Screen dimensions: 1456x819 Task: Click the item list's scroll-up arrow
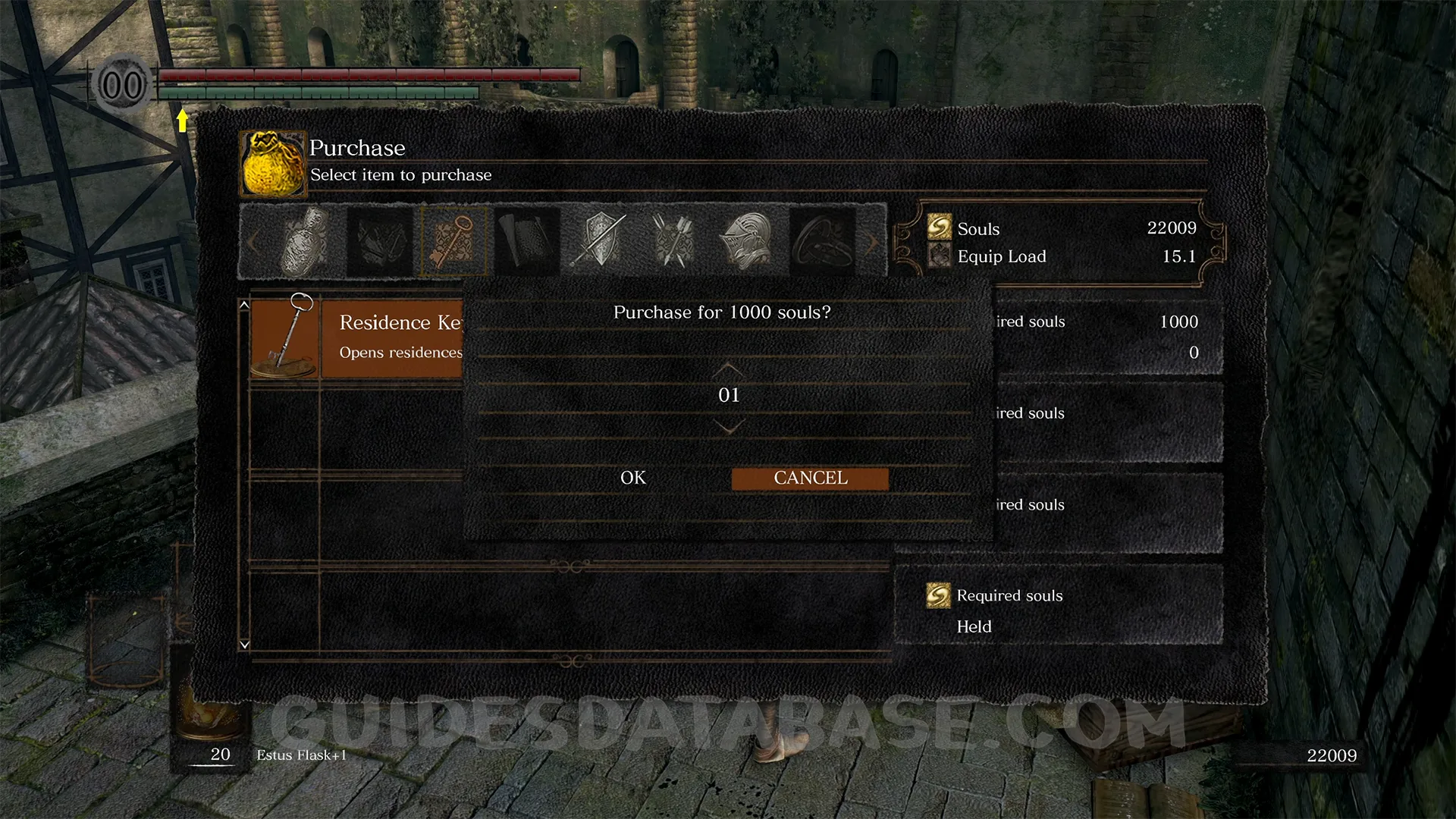(244, 305)
